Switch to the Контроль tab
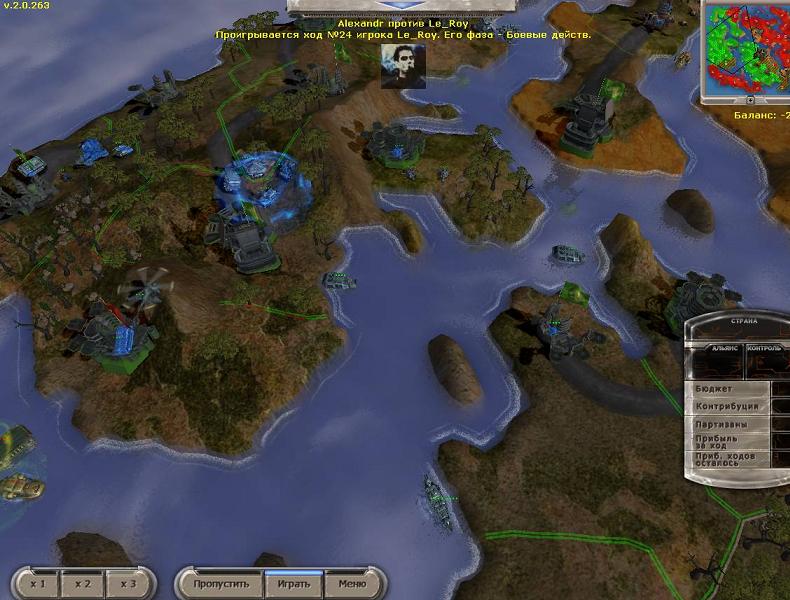790x600 pixels. (765, 348)
